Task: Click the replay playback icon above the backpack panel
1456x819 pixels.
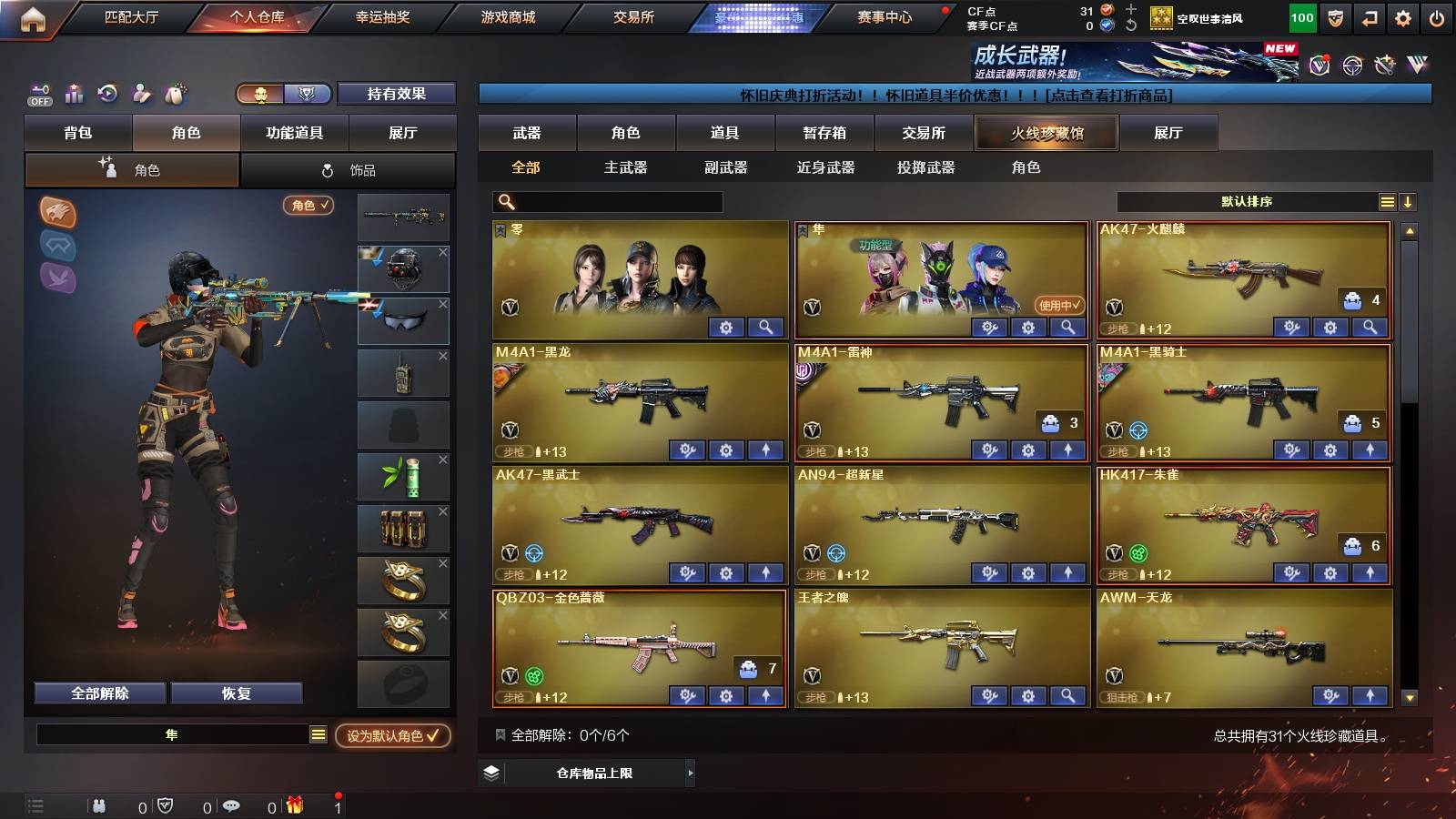Action: coord(106,93)
